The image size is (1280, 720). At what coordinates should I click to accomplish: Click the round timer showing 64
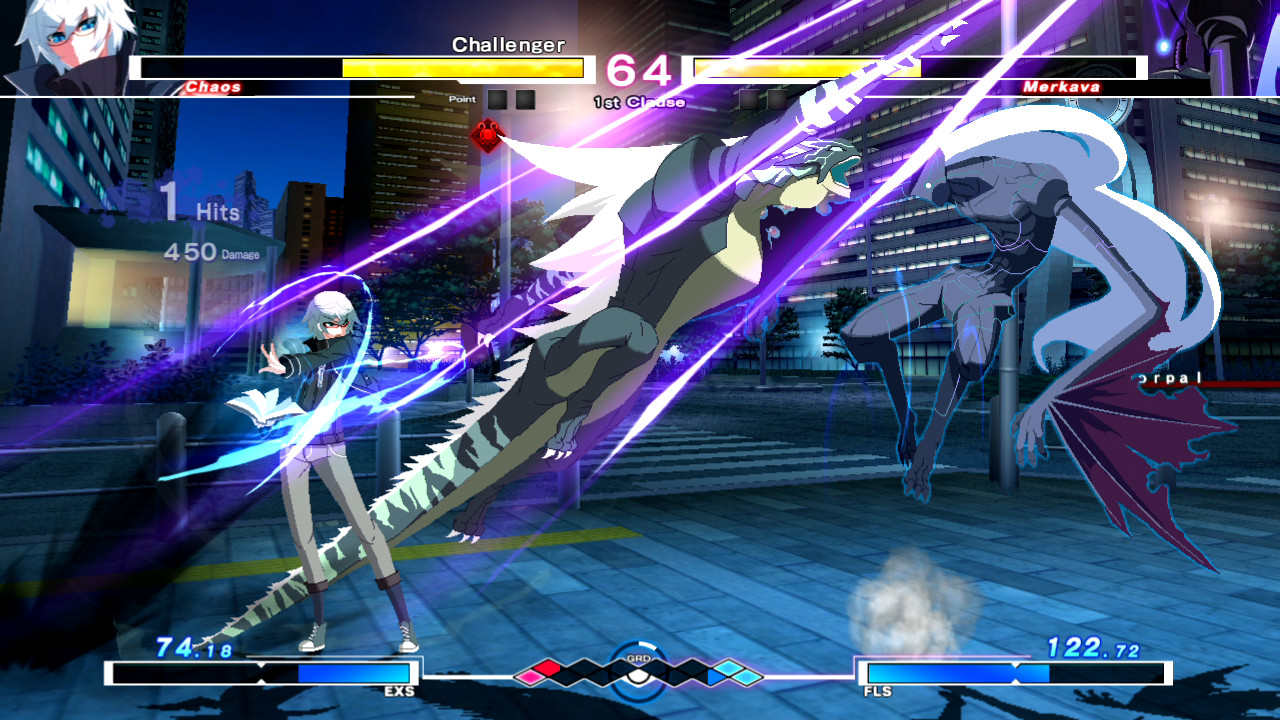pos(640,68)
